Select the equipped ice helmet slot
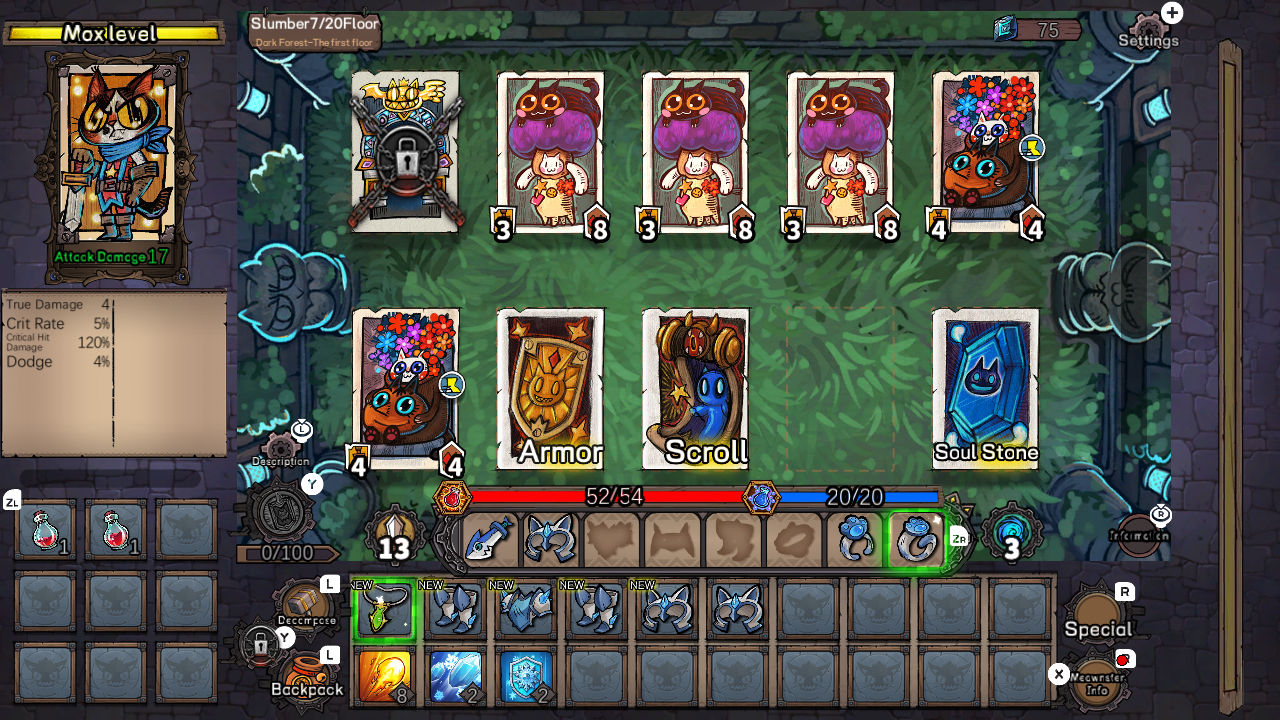1280x720 pixels. [x=548, y=538]
